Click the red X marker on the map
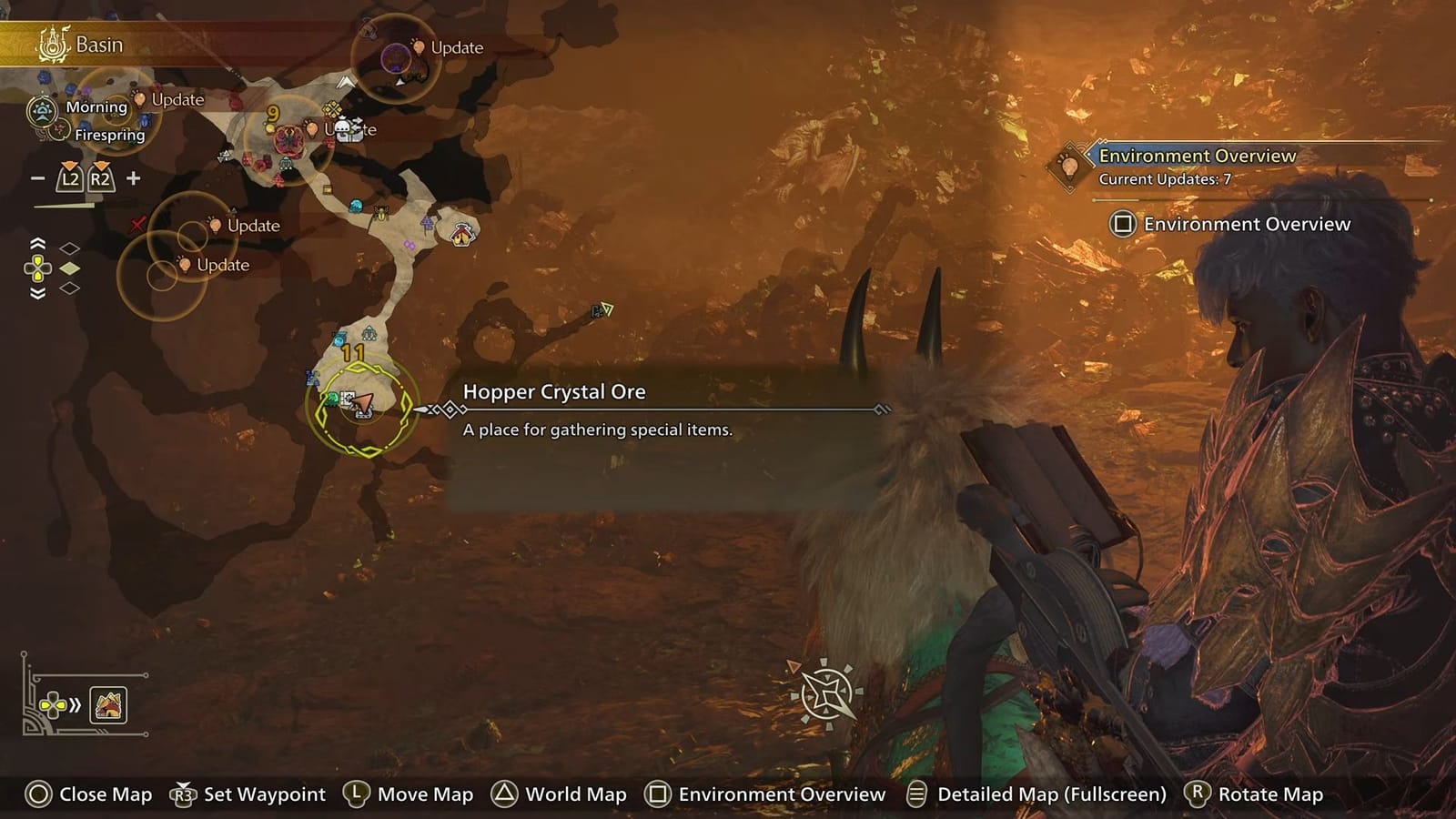 (138, 224)
